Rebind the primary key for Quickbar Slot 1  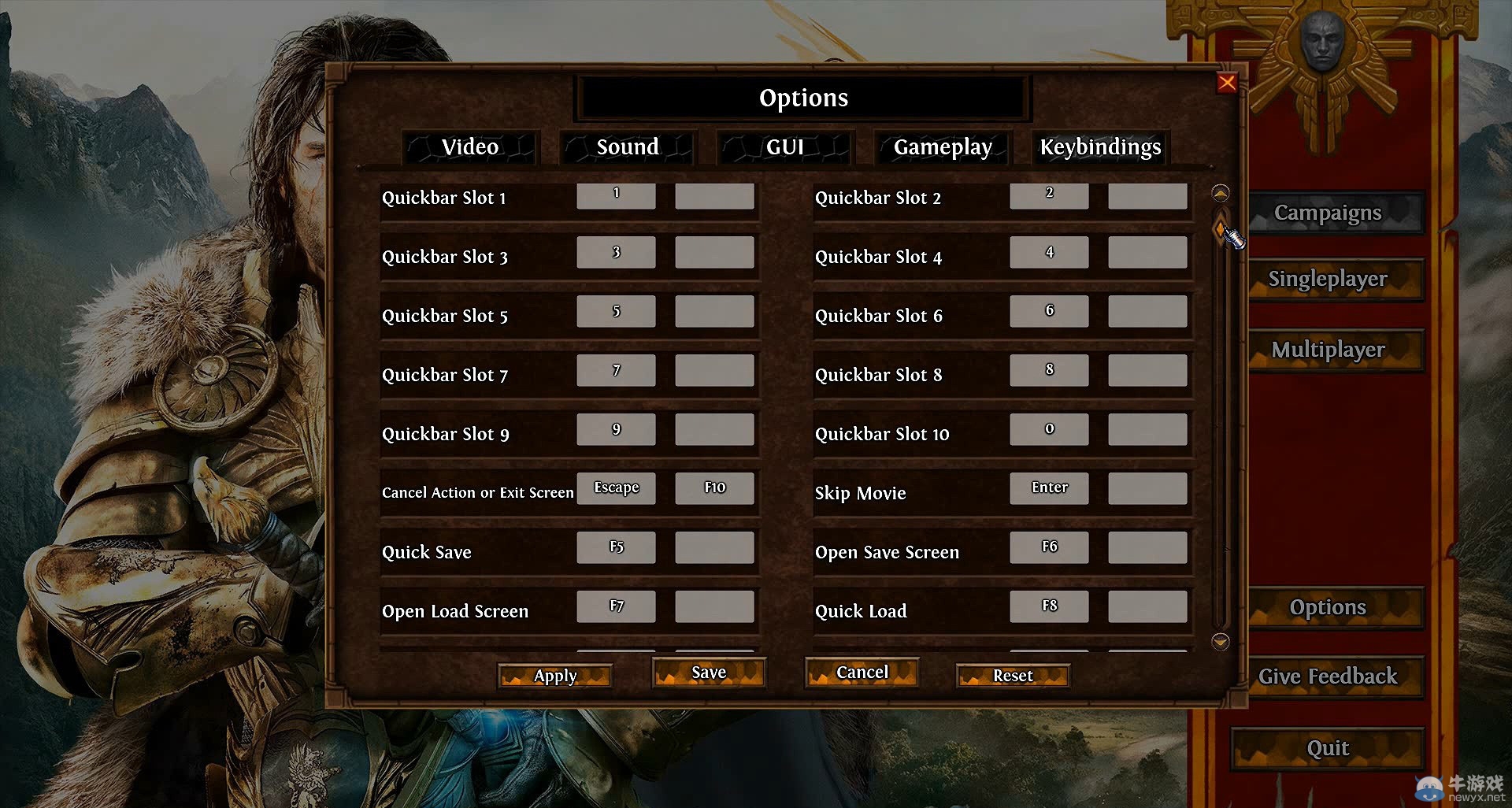coord(617,196)
